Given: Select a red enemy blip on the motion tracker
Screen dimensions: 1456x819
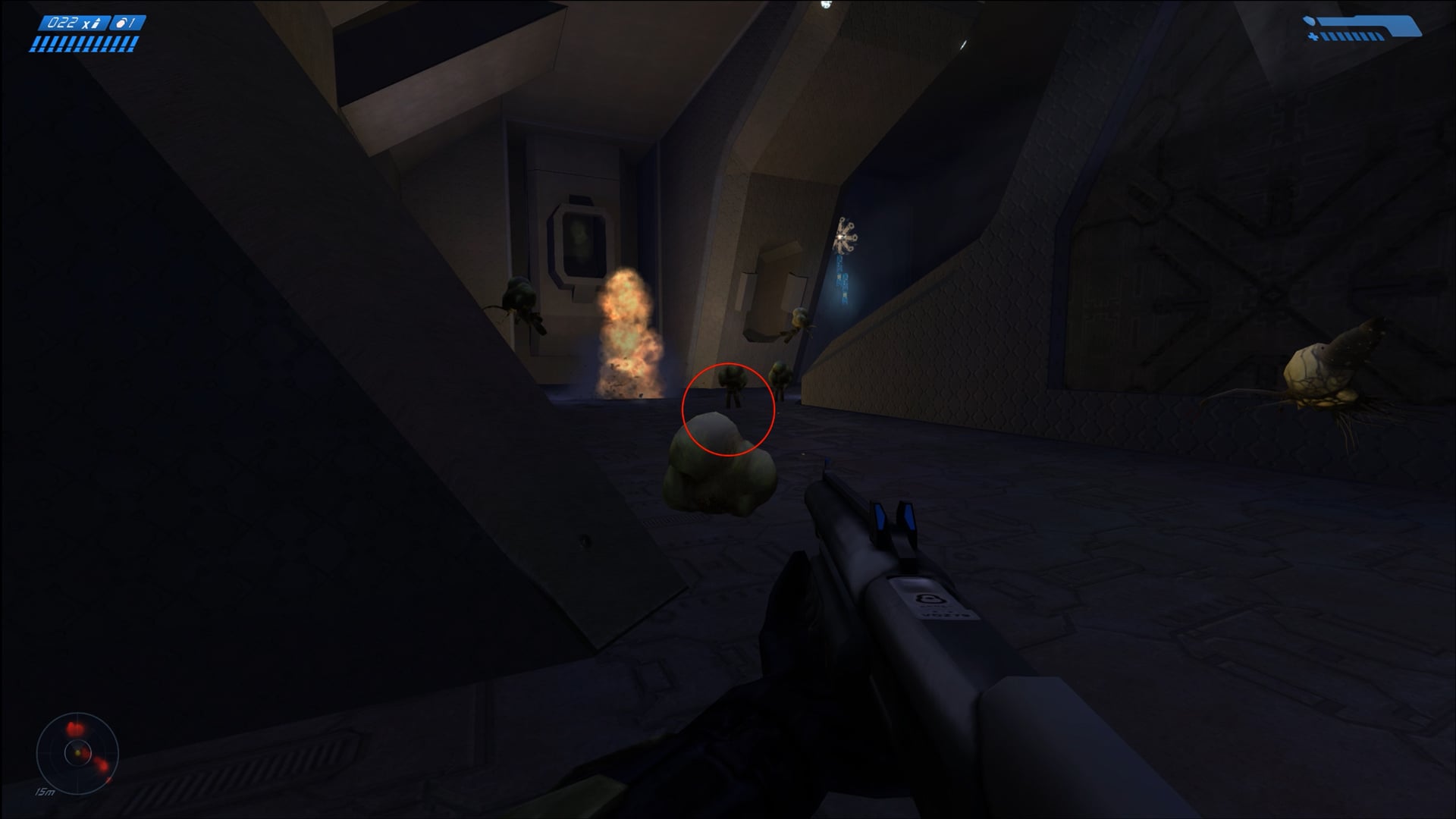Looking at the screenshot, I should click(x=74, y=728).
